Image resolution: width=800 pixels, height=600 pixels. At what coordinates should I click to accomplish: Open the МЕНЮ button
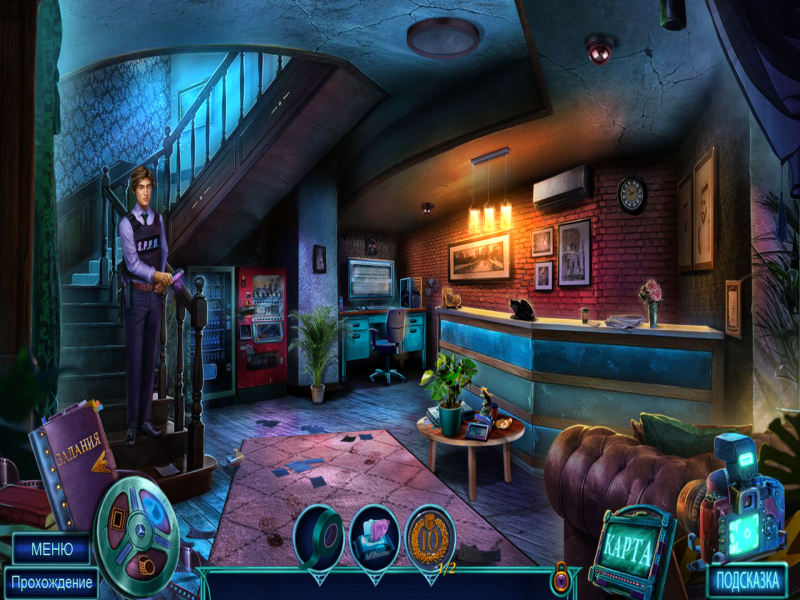coord(50,549)
